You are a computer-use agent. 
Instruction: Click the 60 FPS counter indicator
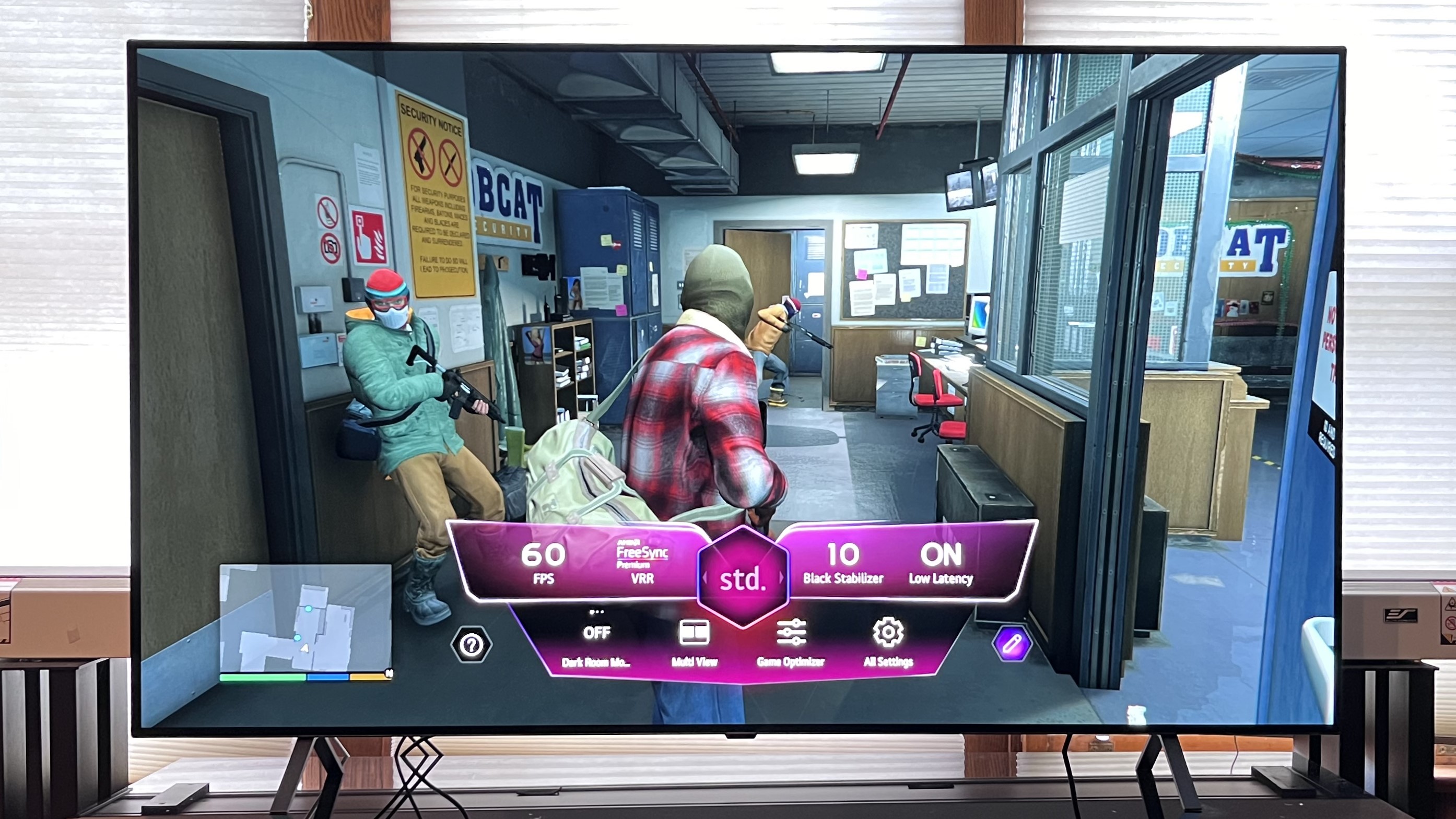coord(543,556)
